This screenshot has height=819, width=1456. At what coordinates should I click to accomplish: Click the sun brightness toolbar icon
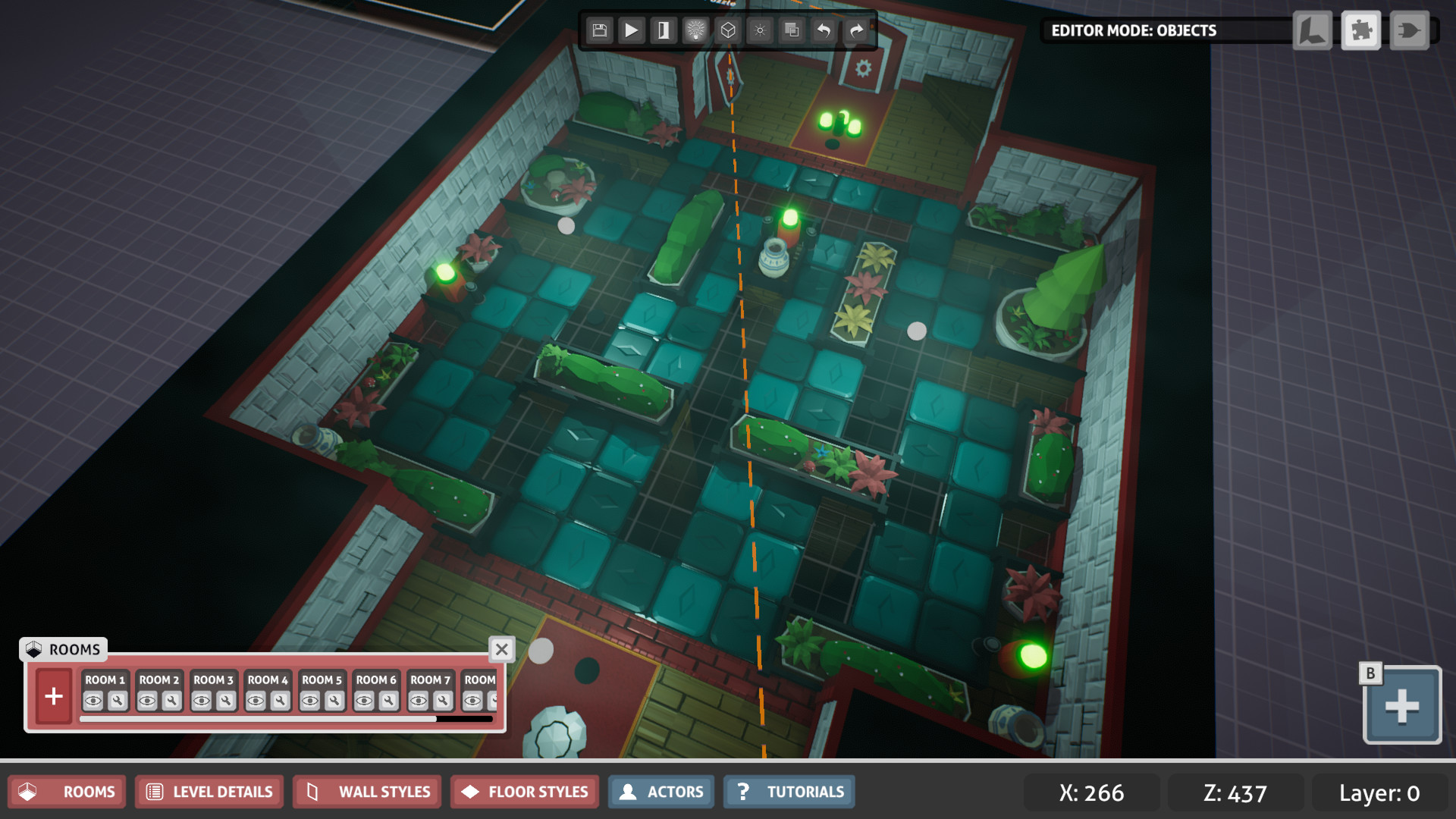click(760, 30)
